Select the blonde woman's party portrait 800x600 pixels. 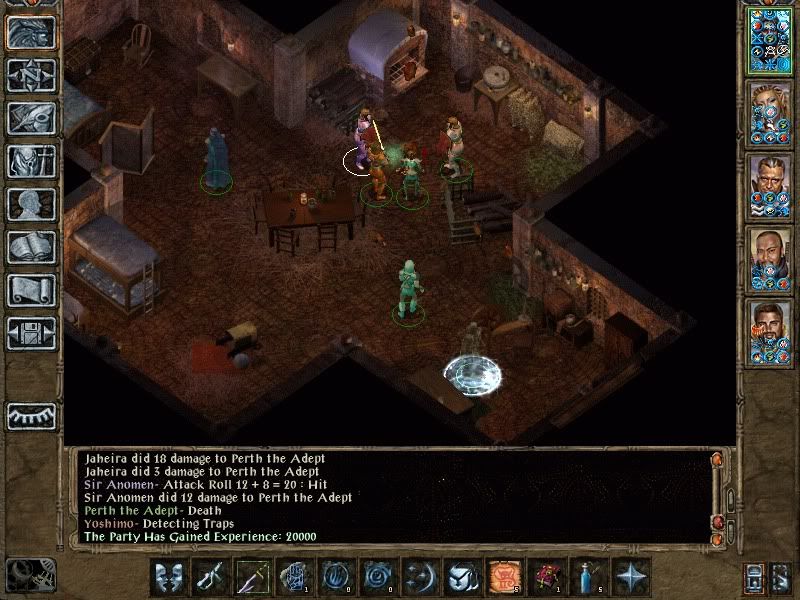click(770, 113)
